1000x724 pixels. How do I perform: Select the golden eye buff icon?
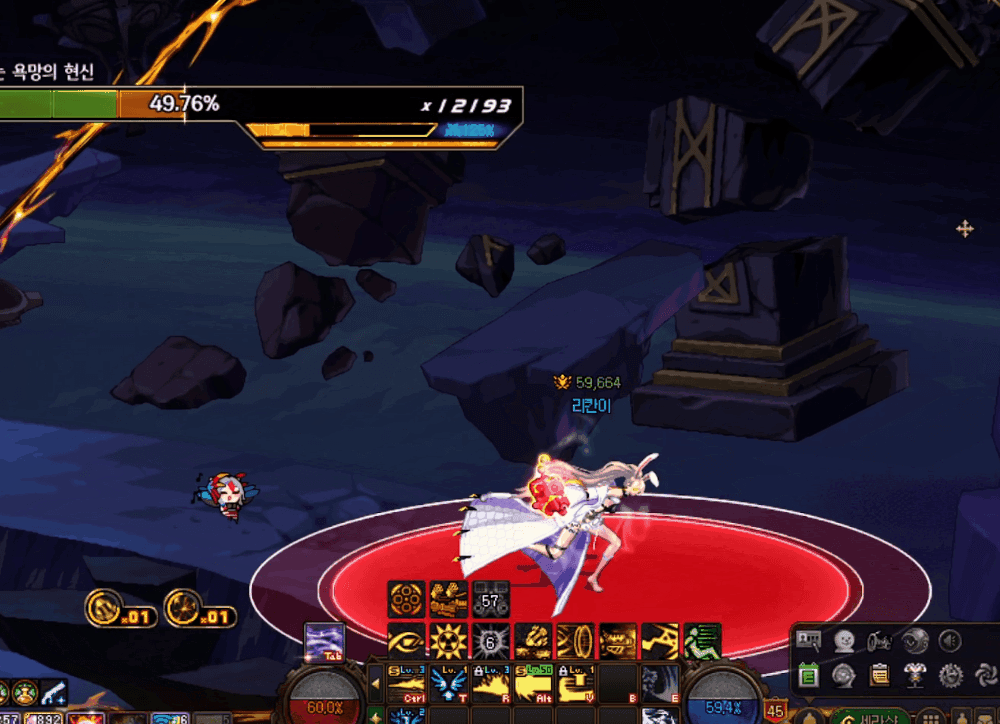pos(406,640)
